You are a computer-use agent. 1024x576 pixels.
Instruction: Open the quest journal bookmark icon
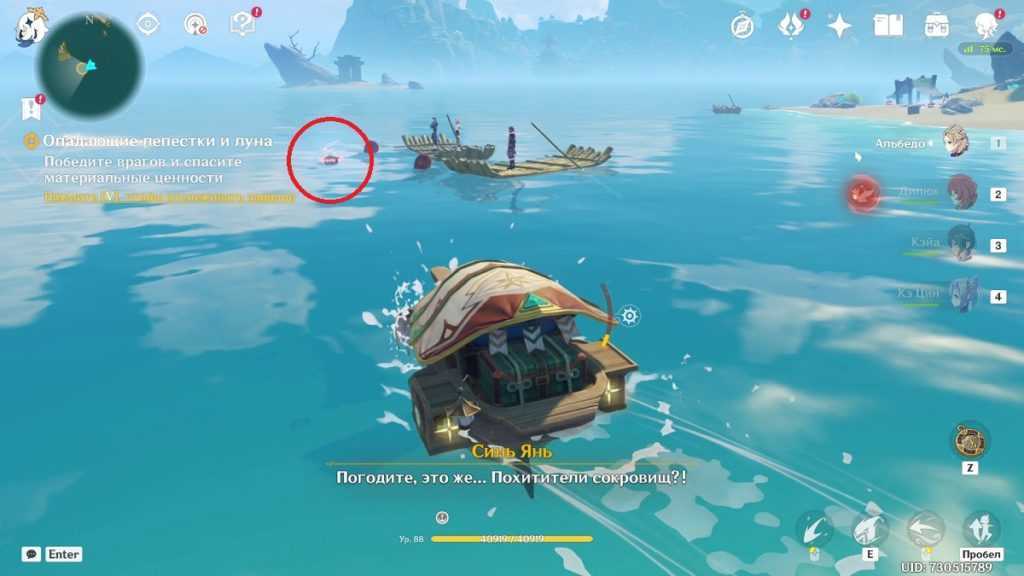[x=31, y=108]
